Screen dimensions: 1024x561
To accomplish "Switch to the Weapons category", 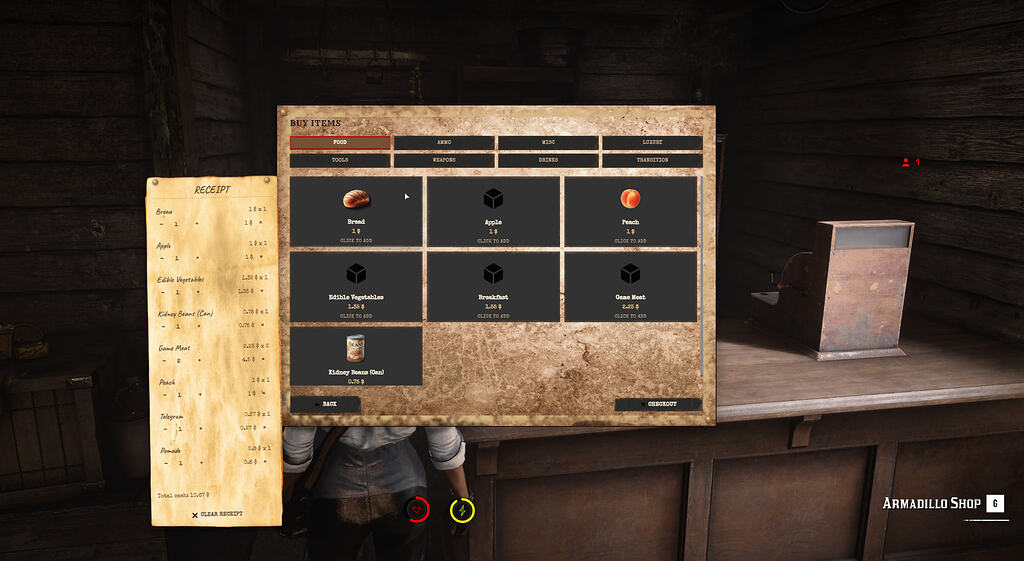I will (x=444, y=160).
